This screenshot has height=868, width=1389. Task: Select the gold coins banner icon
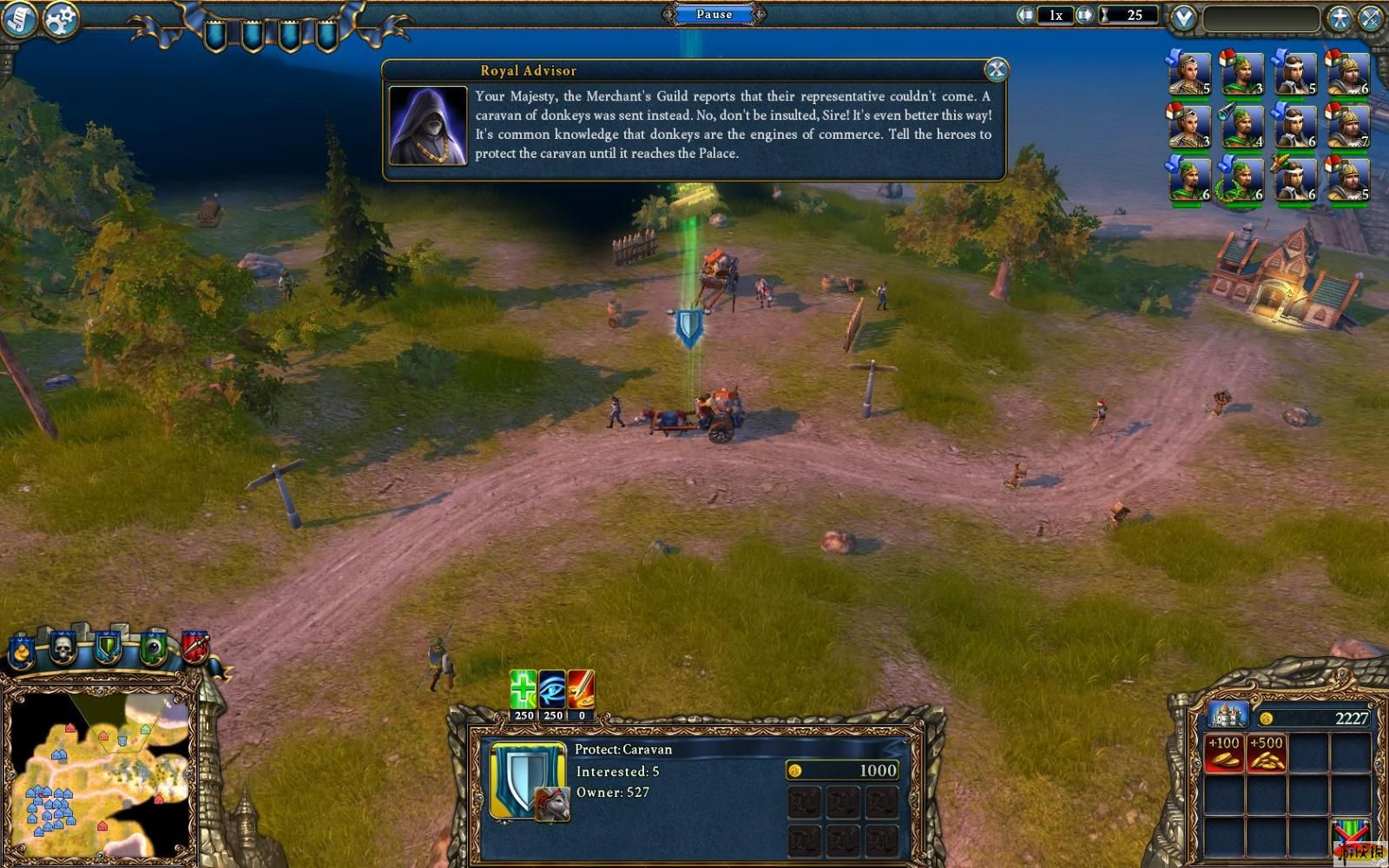click(x=21, y=651)
